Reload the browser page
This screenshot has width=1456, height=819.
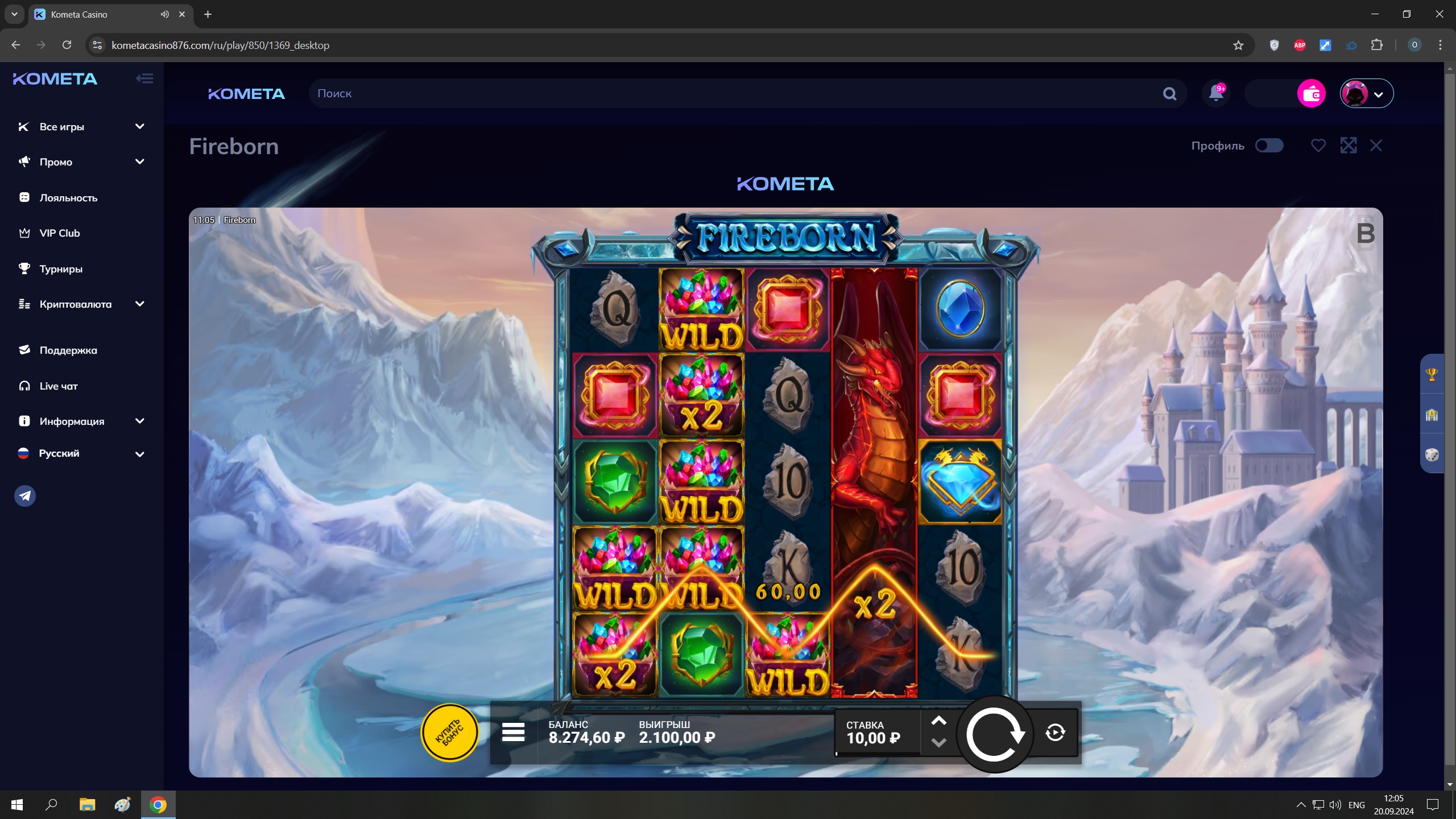point(67,45)
